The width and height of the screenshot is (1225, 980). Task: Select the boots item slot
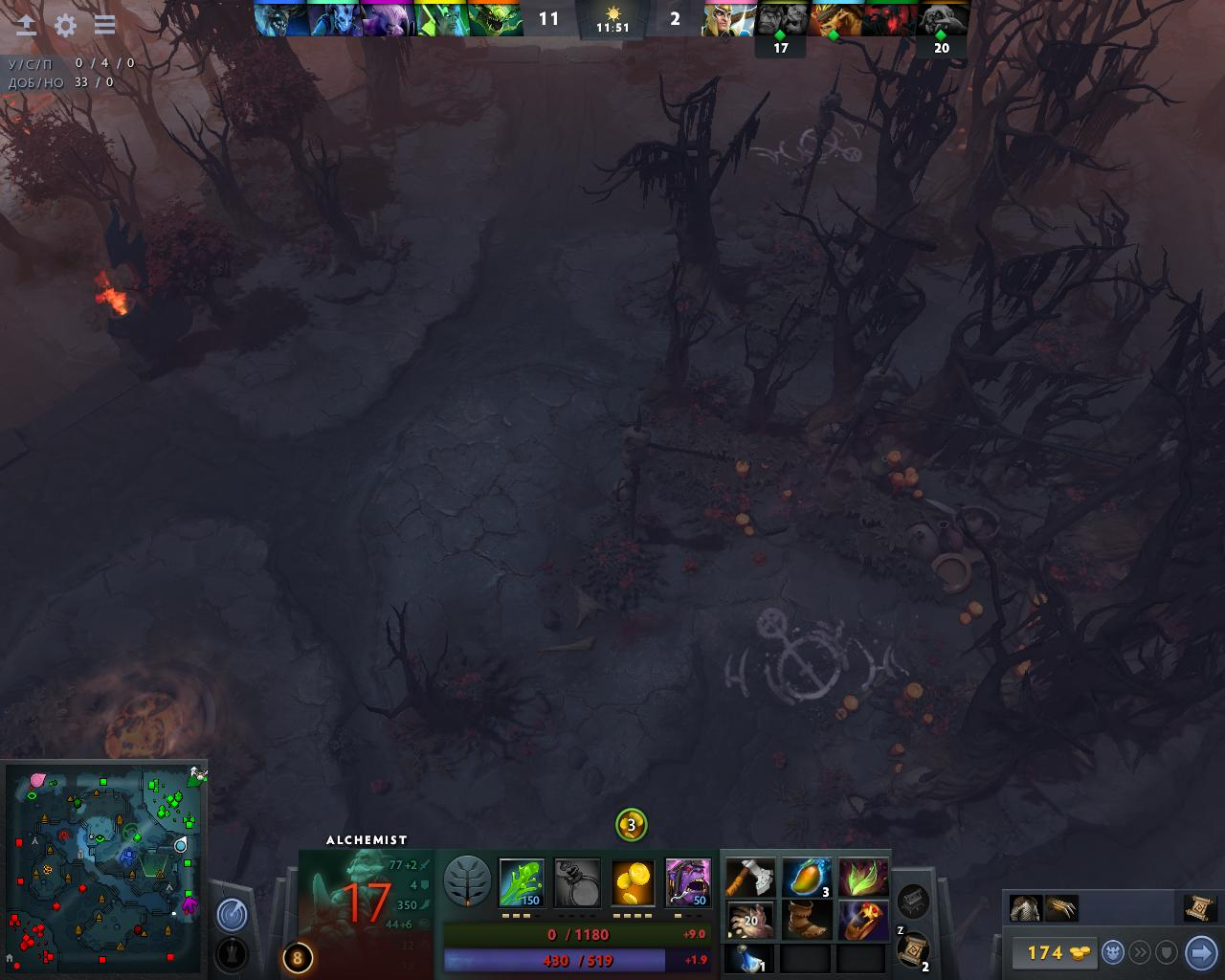(806, 921)
